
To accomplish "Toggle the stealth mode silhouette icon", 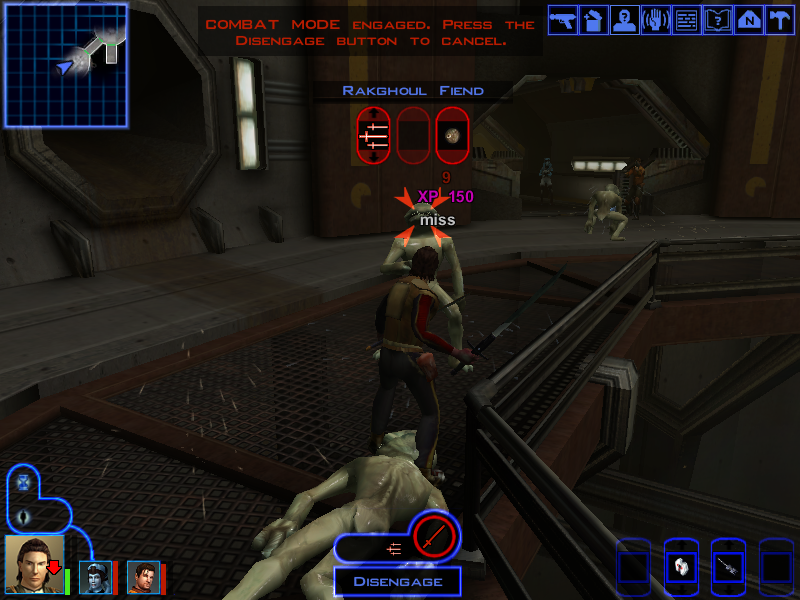I will 25,517.
